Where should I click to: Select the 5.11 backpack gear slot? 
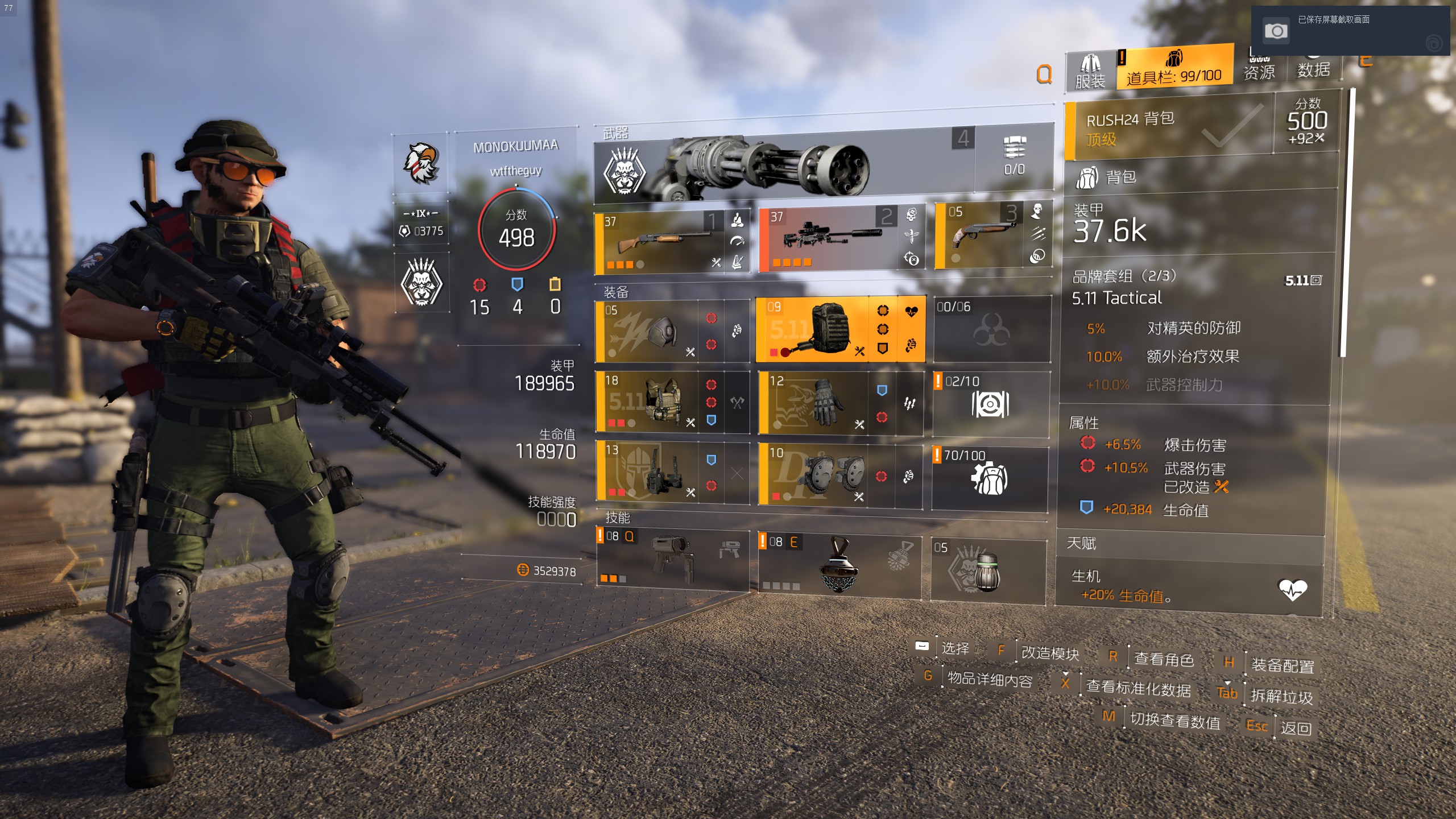click(x=813, y=330)
